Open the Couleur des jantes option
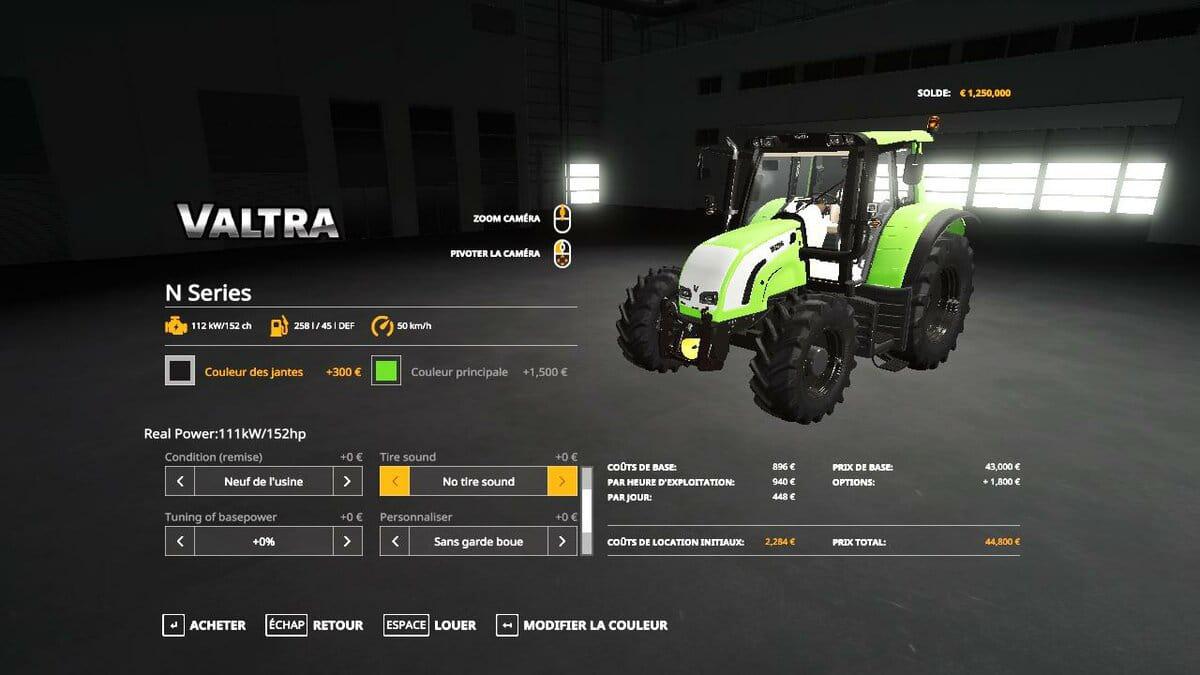The width and height of the screenshot is (1200, 675). [254, 372]
